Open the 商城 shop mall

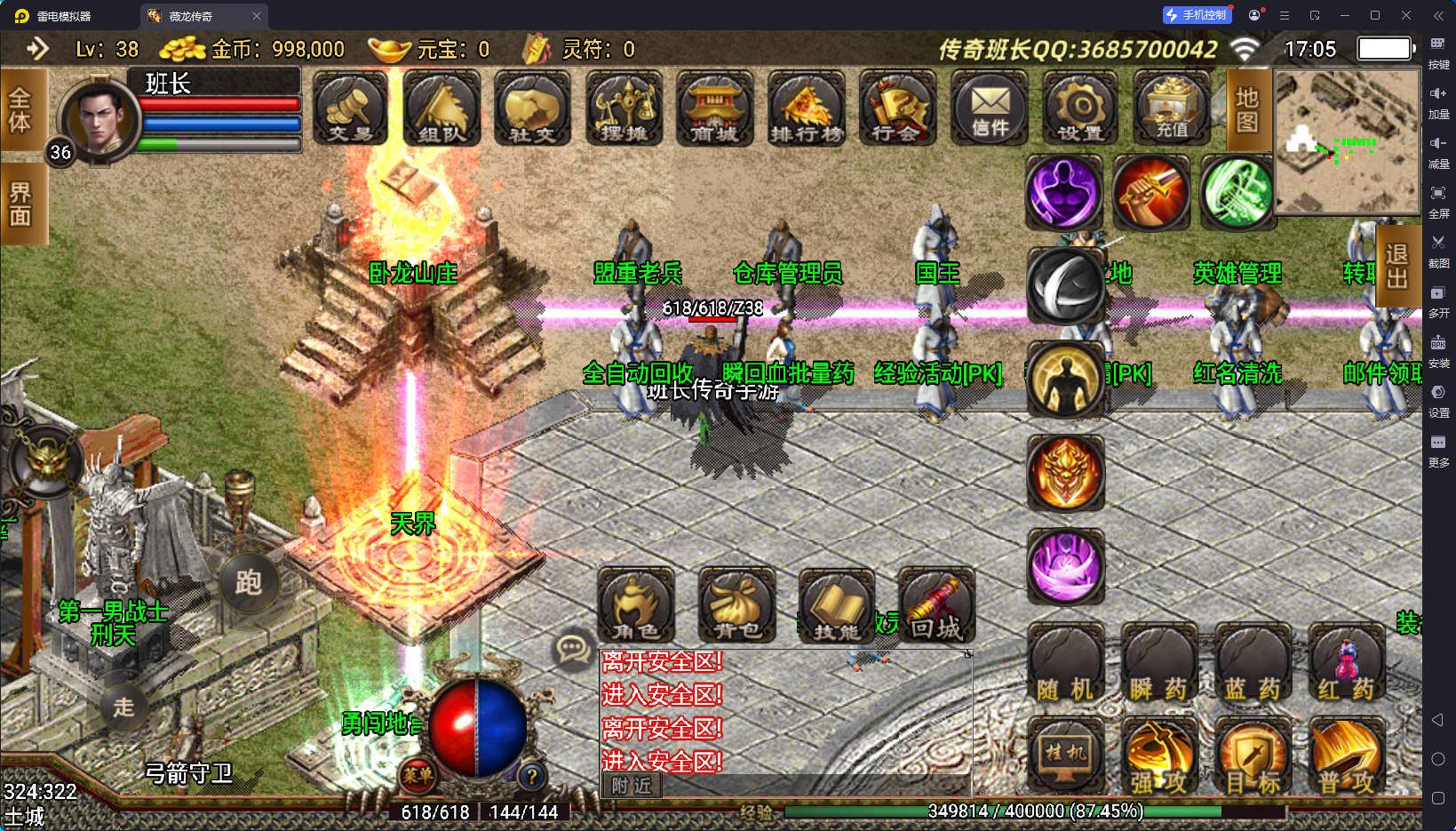715,108
